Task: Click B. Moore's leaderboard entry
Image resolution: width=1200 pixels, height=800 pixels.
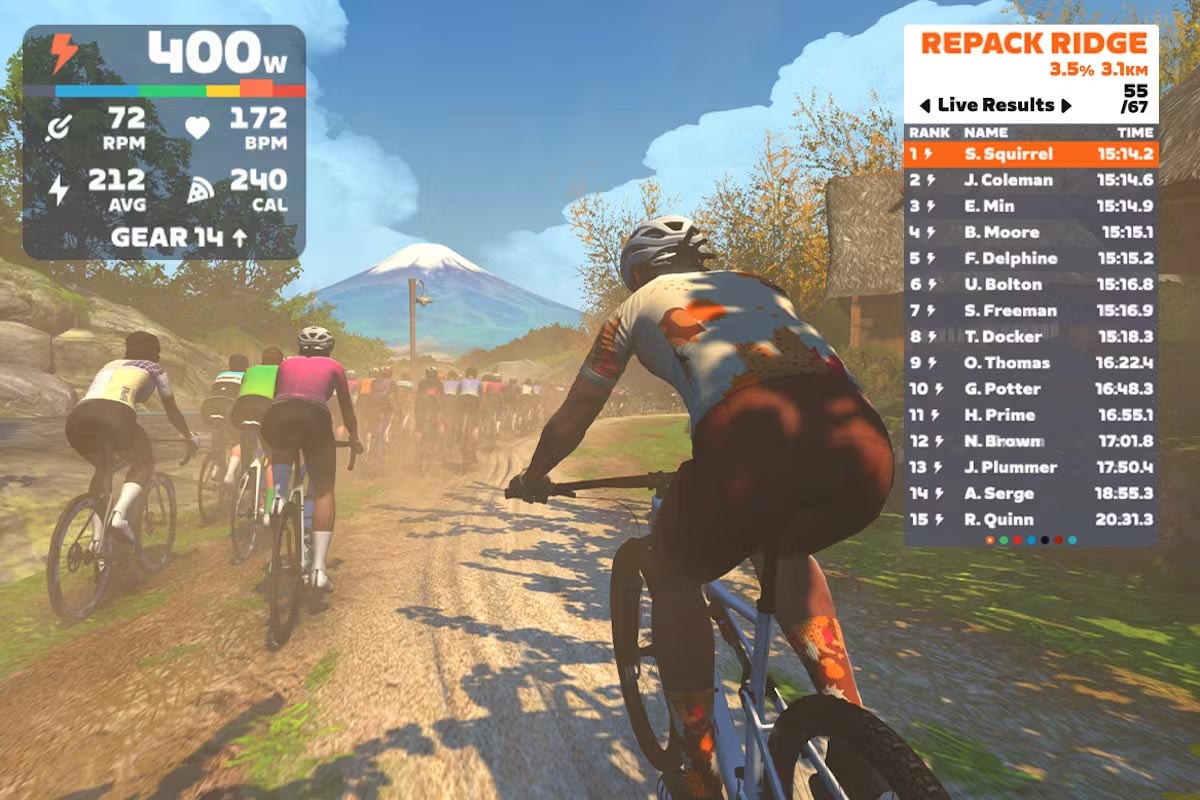Action: pyautogui.click(x=1030, y=232)
